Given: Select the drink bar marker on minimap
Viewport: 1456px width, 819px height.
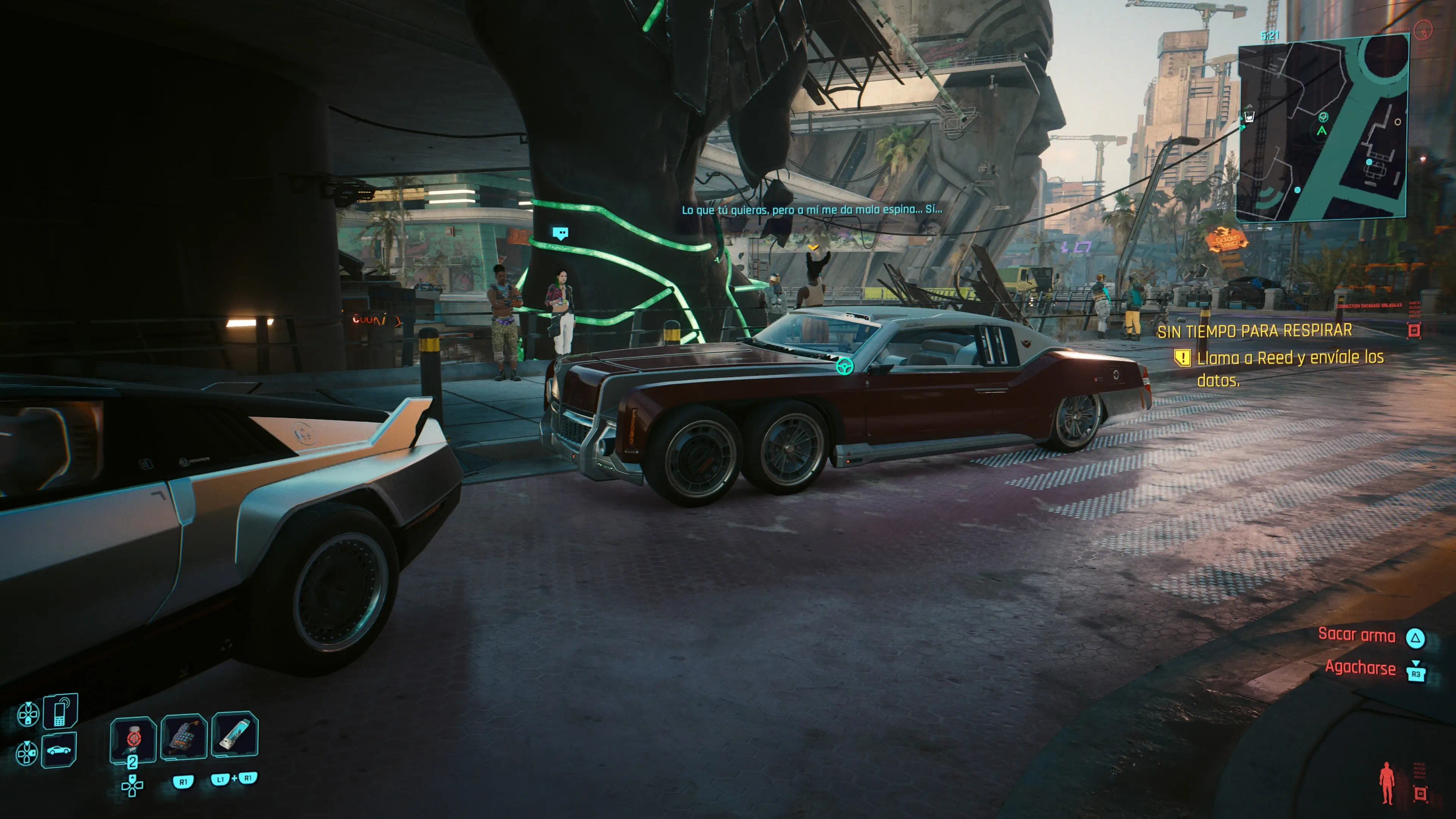Looking at the screenshot, I should click(1250, 117).
